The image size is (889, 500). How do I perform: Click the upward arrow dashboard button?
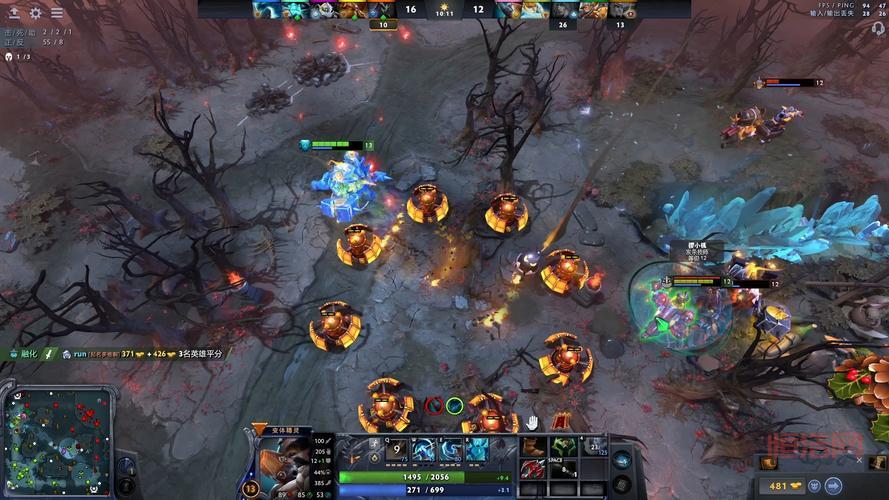(14, 13)
